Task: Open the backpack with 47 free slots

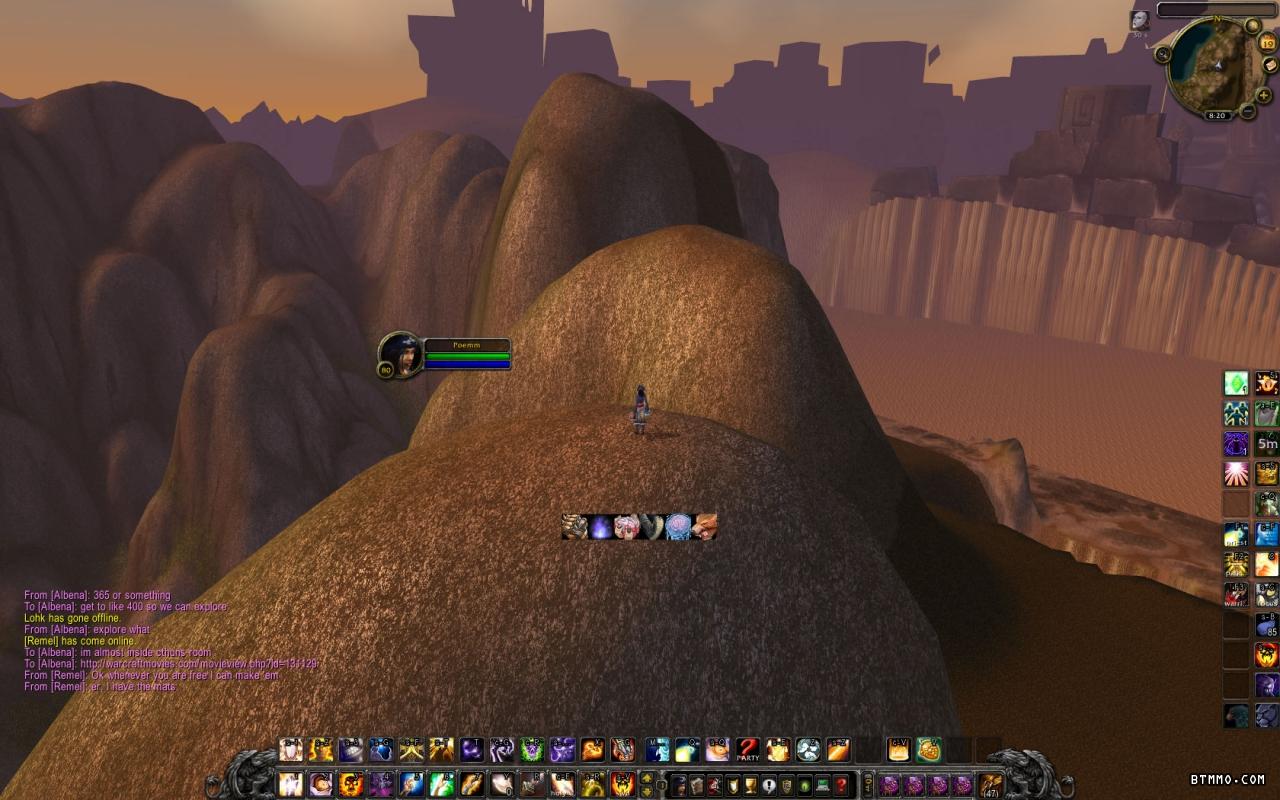Action: [990, 785]
